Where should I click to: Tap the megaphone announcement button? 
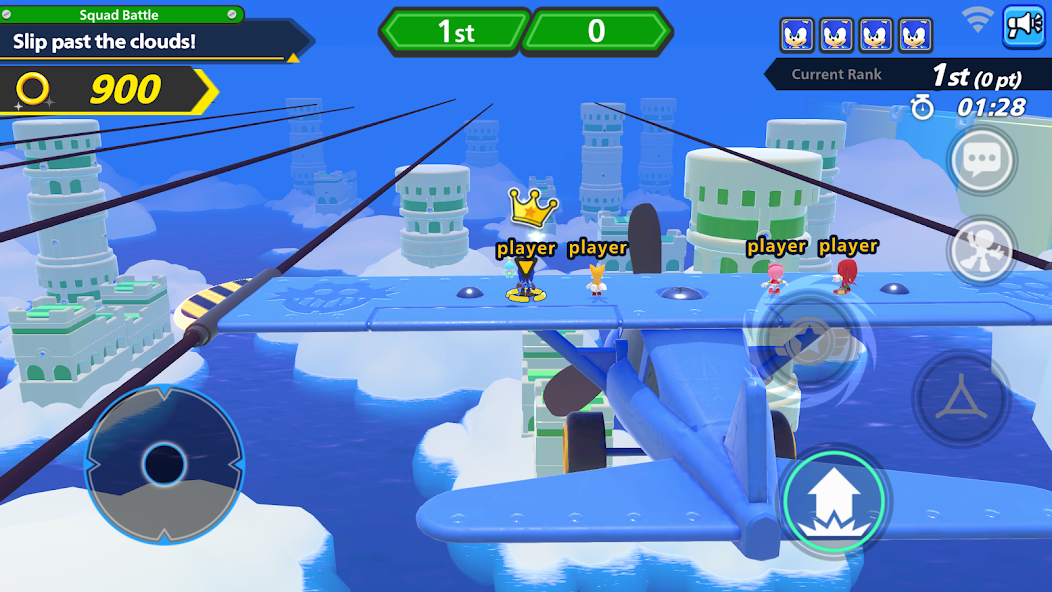(1023, 25)
